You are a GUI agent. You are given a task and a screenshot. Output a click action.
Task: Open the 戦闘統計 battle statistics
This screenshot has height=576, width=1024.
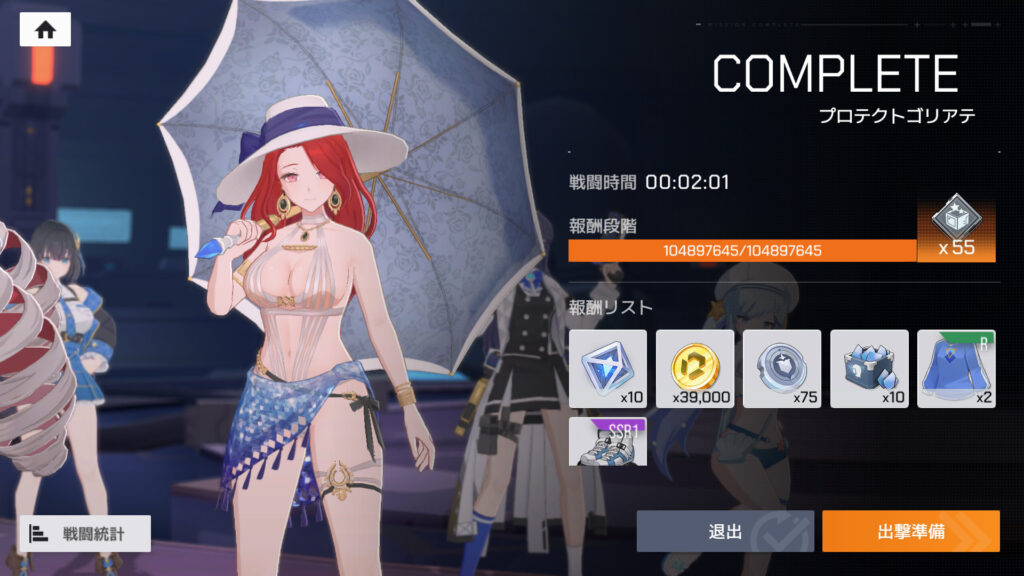84,533
